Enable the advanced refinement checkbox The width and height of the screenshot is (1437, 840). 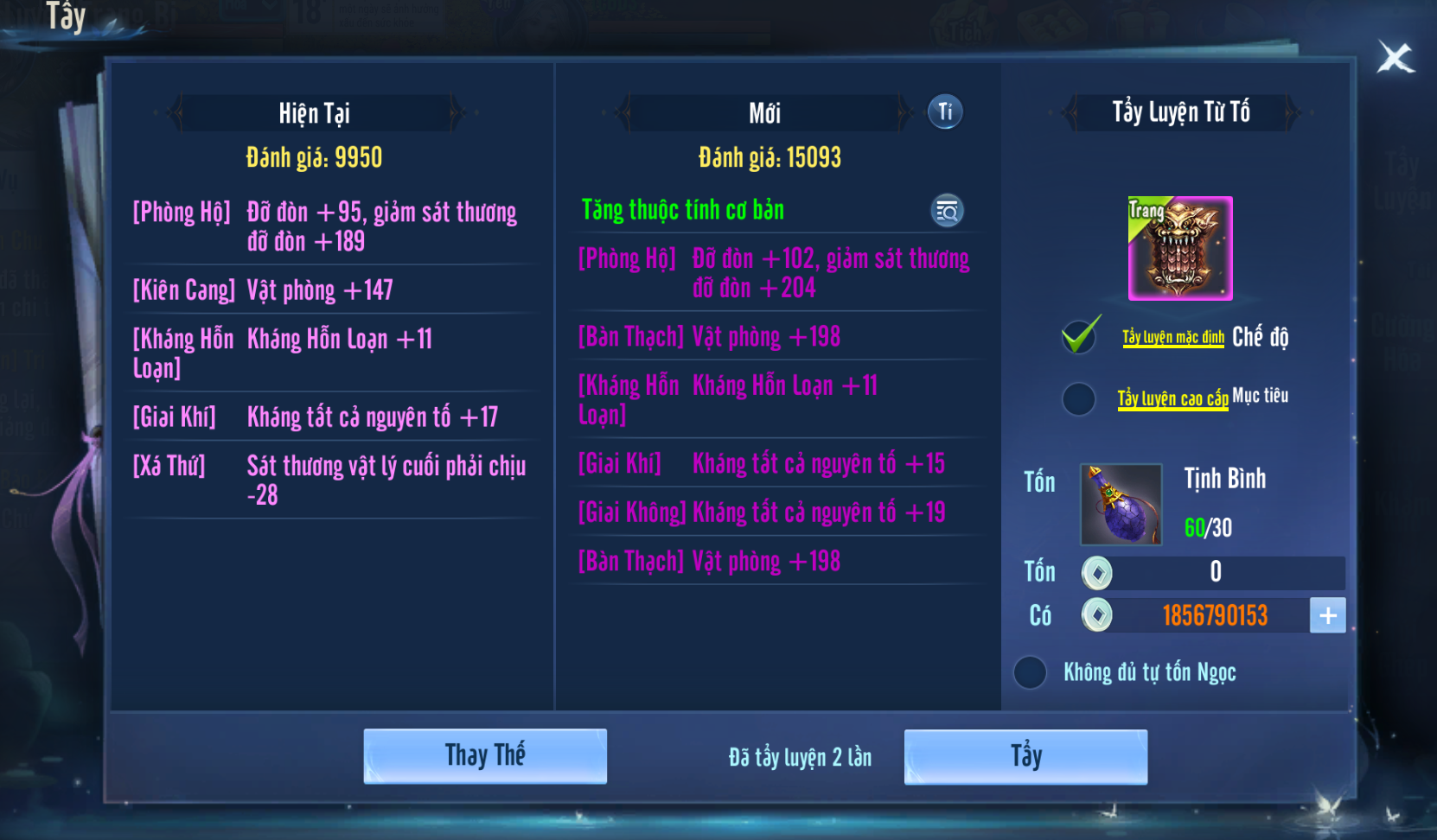(x=1079, y=398)
